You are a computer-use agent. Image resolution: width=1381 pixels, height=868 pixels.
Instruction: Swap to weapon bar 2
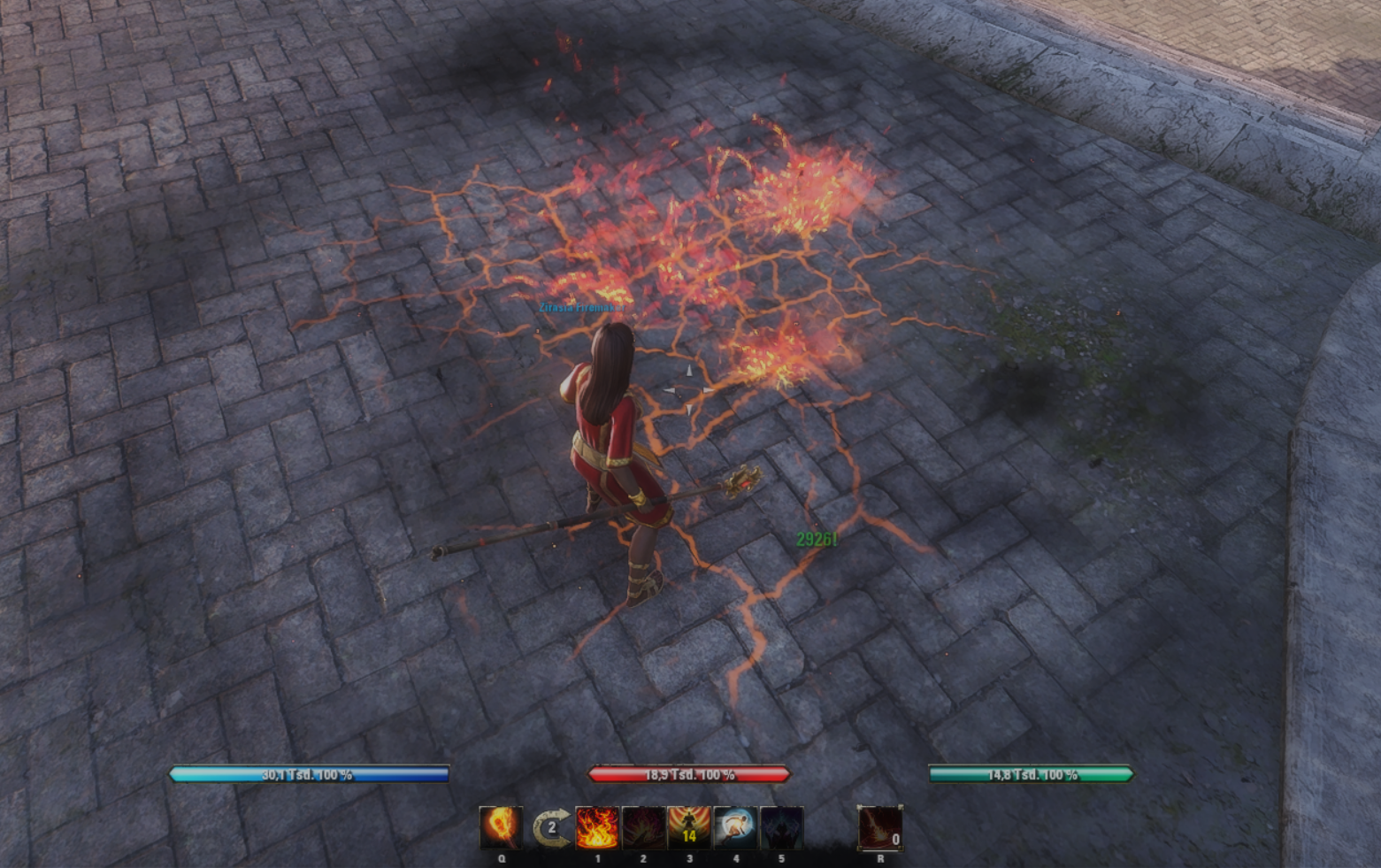[x=550, y=828]
